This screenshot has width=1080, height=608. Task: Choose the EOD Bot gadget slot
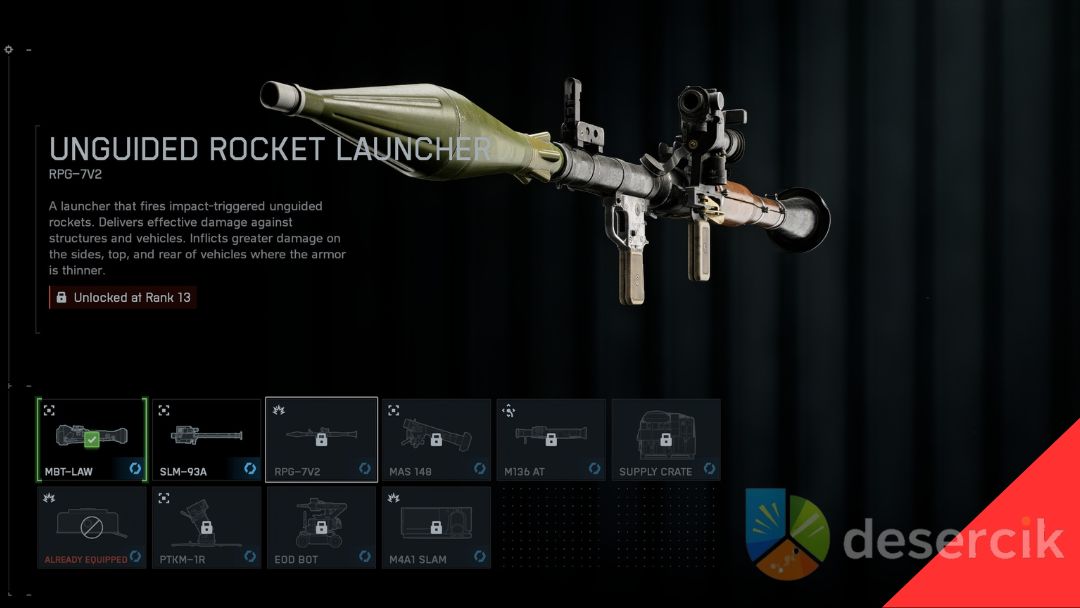[321, 527]
